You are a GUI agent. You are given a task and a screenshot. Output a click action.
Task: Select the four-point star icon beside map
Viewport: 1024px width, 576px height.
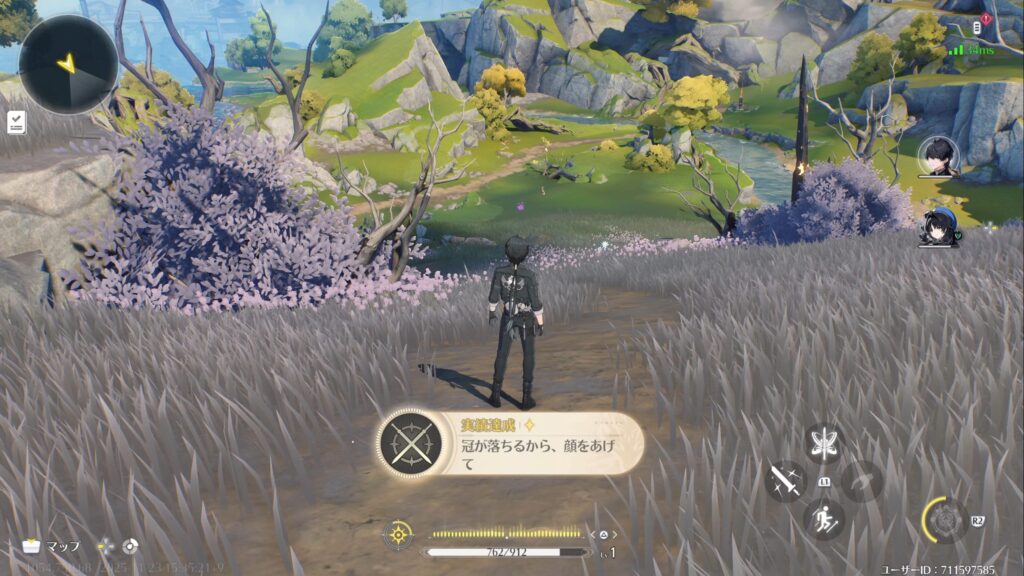105,546
